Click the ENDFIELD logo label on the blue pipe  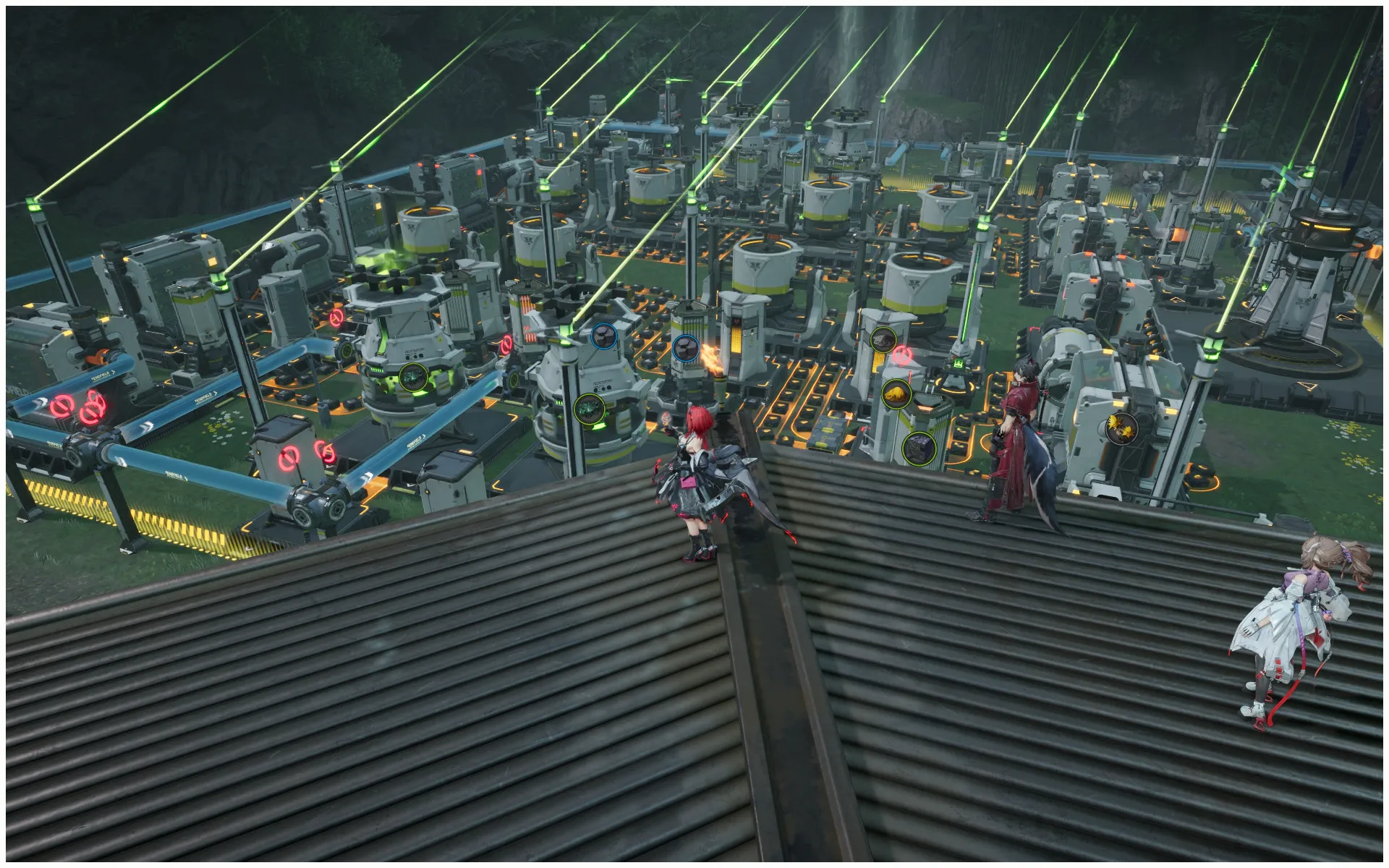click(x=174, y=475)
